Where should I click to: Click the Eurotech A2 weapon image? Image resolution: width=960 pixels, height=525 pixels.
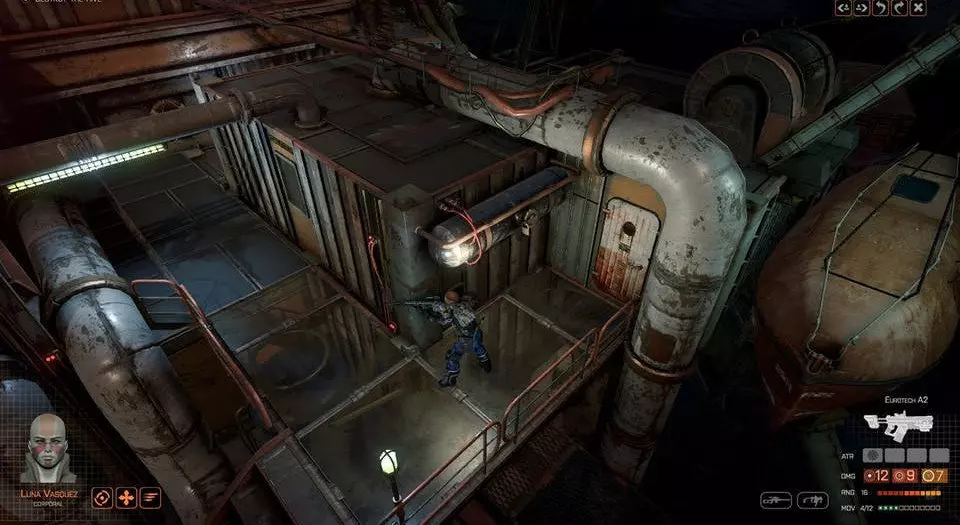898,425
